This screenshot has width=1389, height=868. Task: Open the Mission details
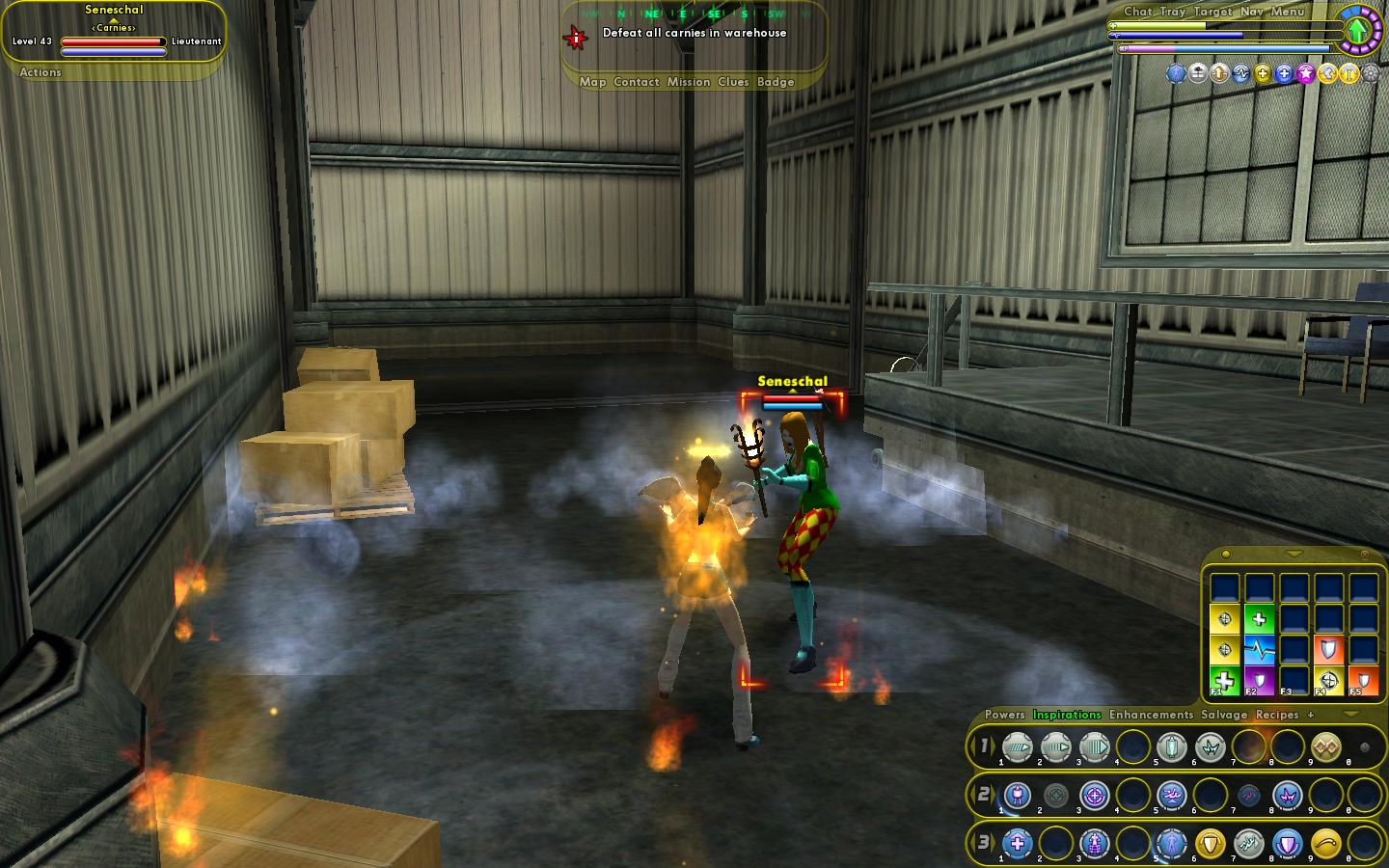689,82
